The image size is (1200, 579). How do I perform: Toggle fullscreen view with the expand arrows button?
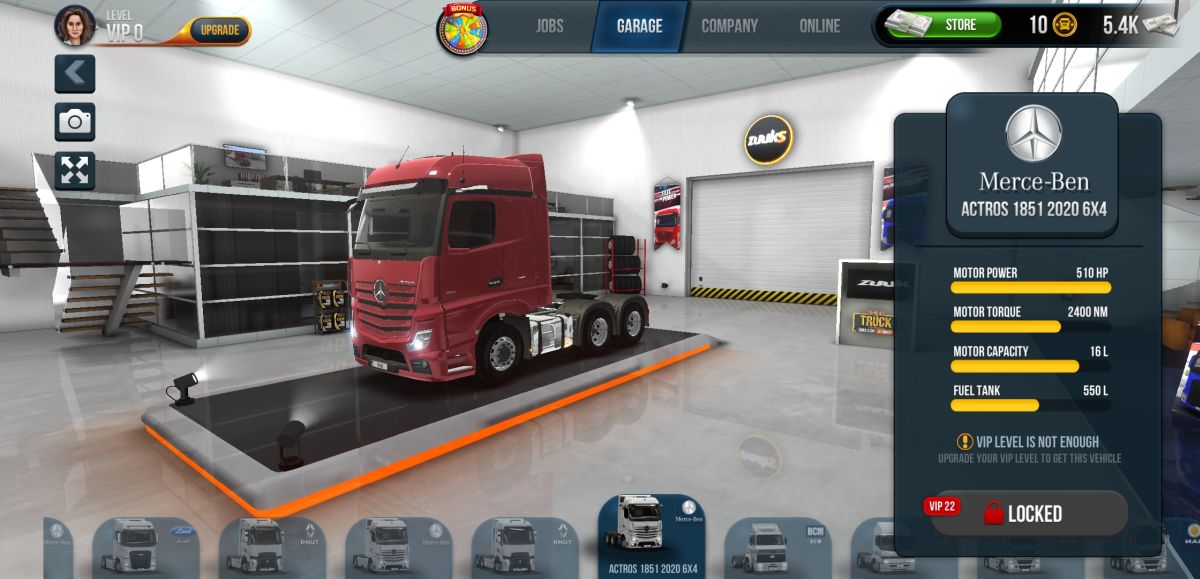[75, 170]
